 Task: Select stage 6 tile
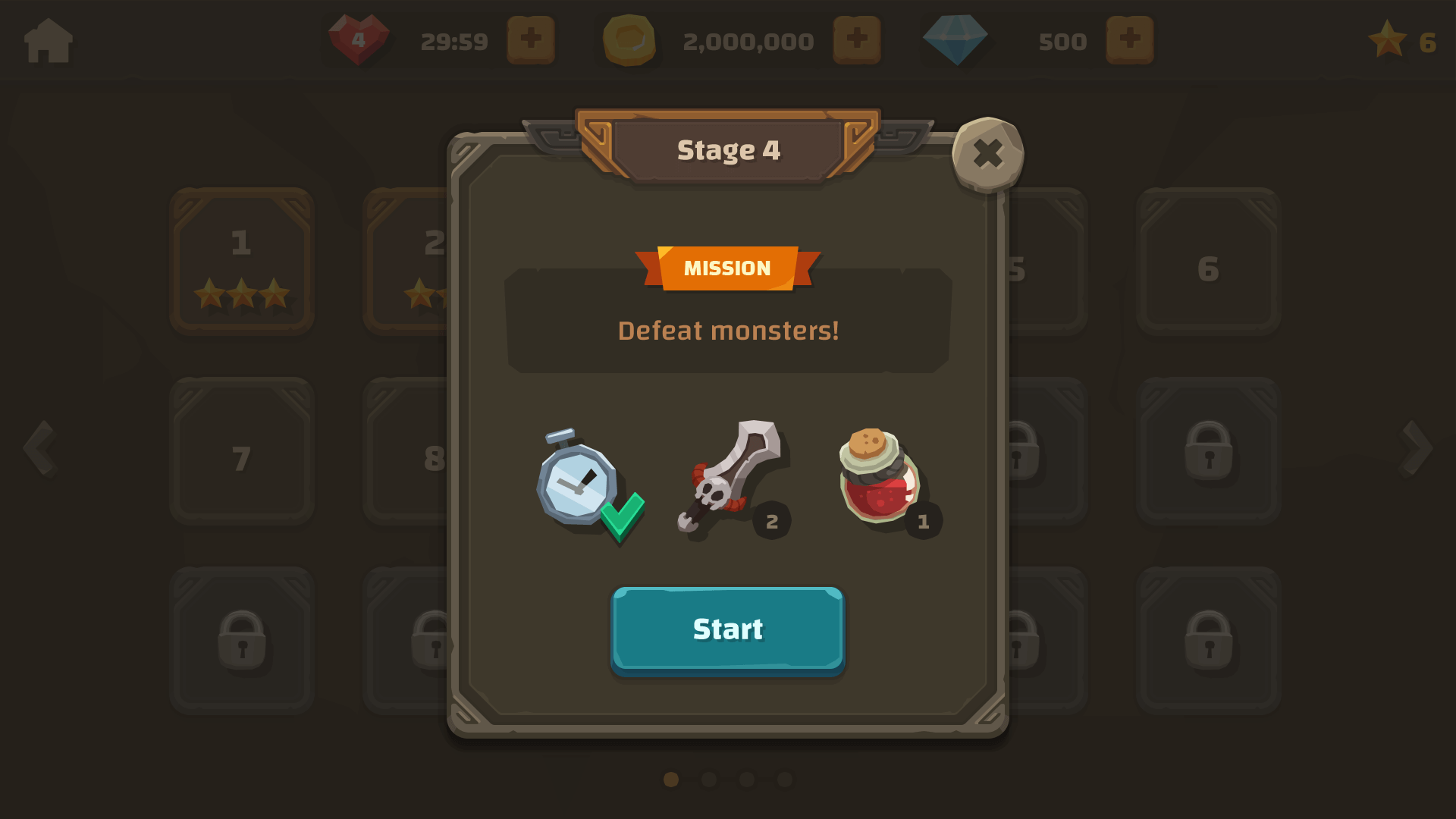click(1208, 261)
